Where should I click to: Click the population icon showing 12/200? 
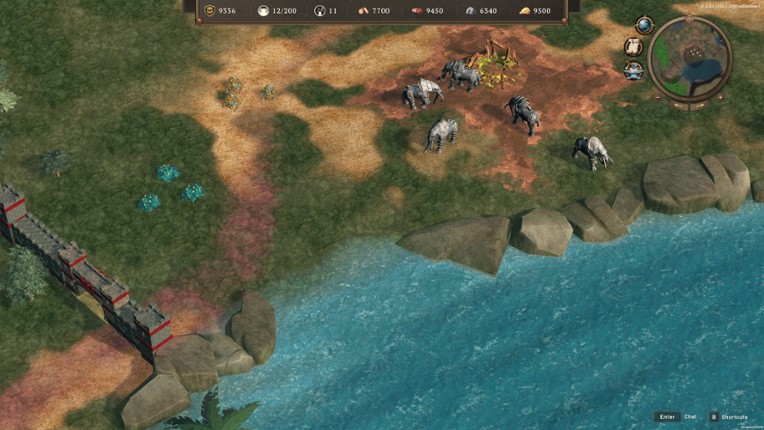tap(264, 11)
